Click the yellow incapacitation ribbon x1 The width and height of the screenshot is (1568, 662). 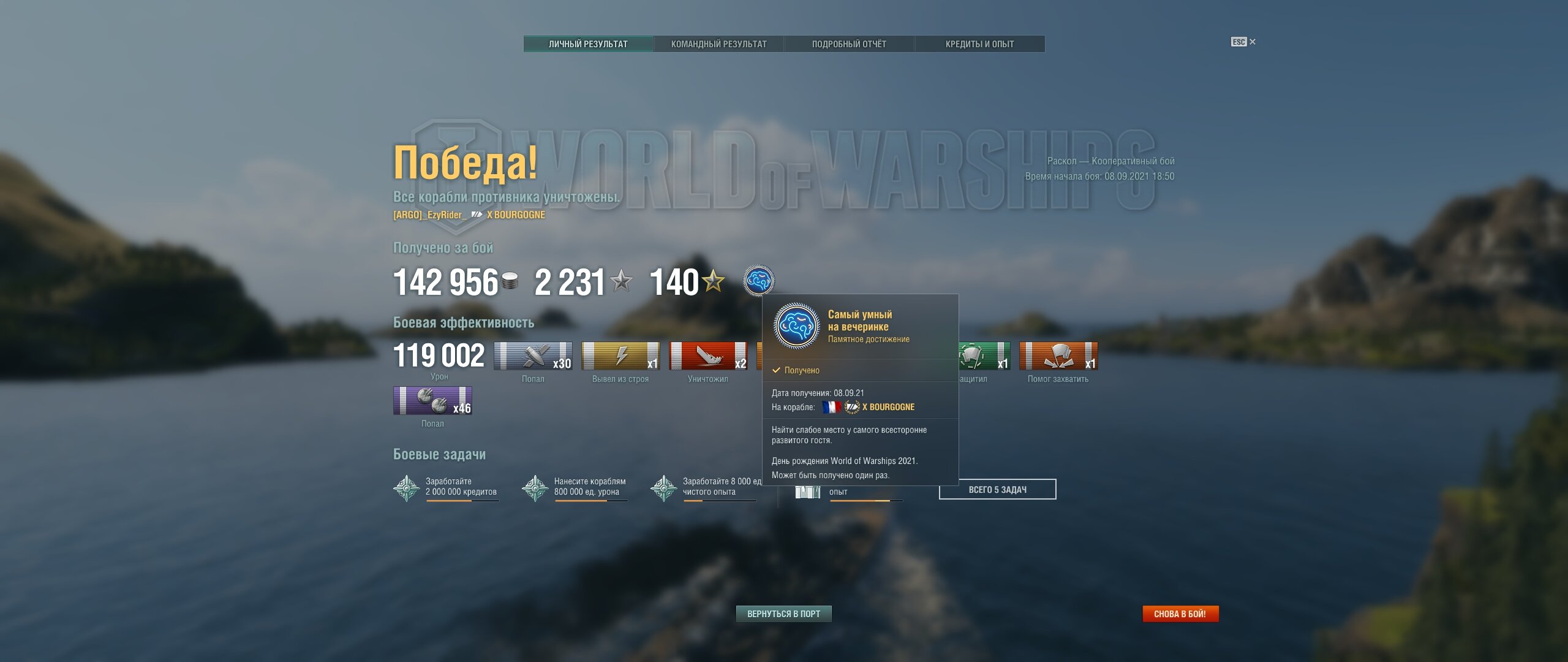[620, 356]
